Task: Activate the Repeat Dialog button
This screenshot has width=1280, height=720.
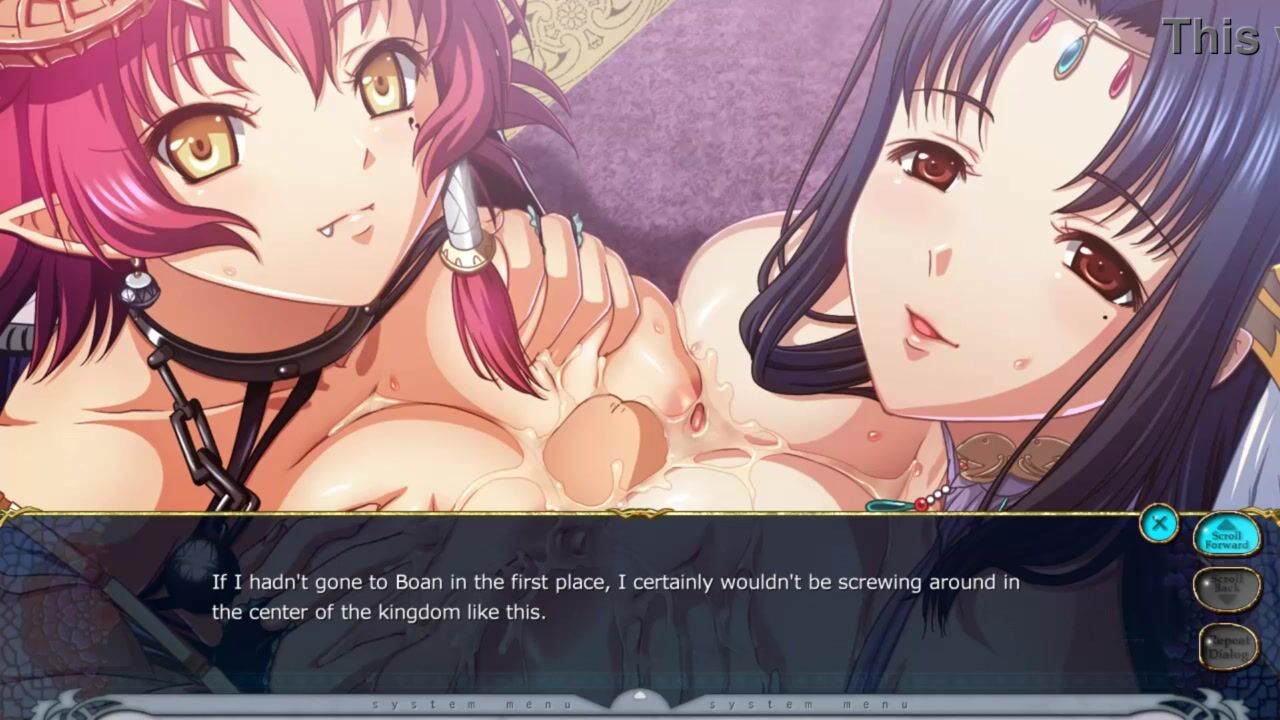Action: click(1227, 646)
